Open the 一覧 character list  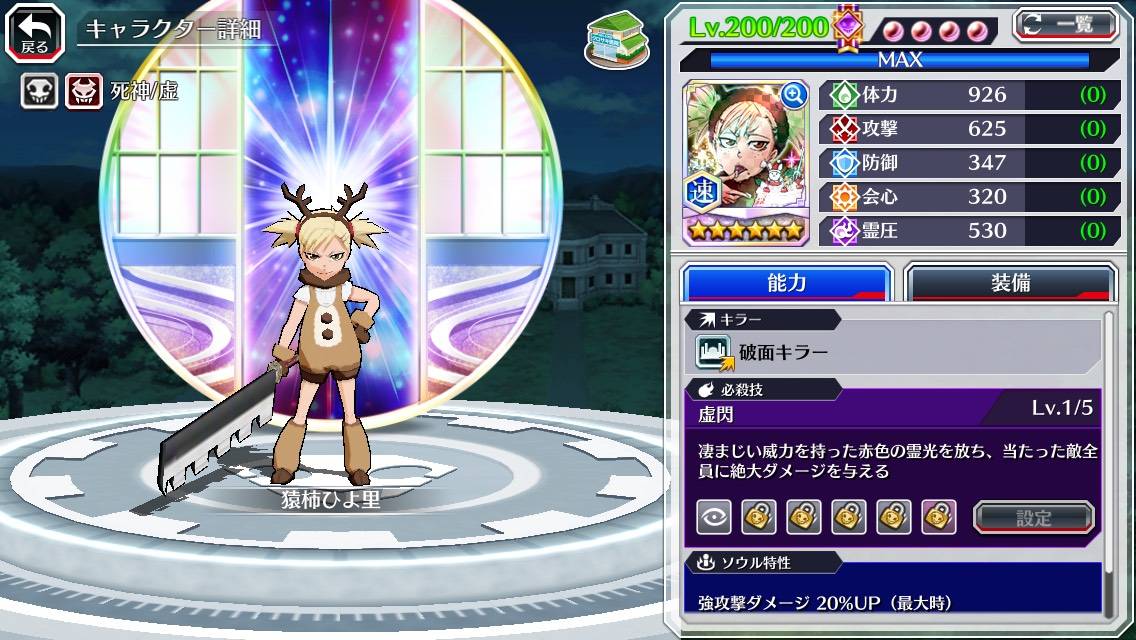coord(1065,25)
